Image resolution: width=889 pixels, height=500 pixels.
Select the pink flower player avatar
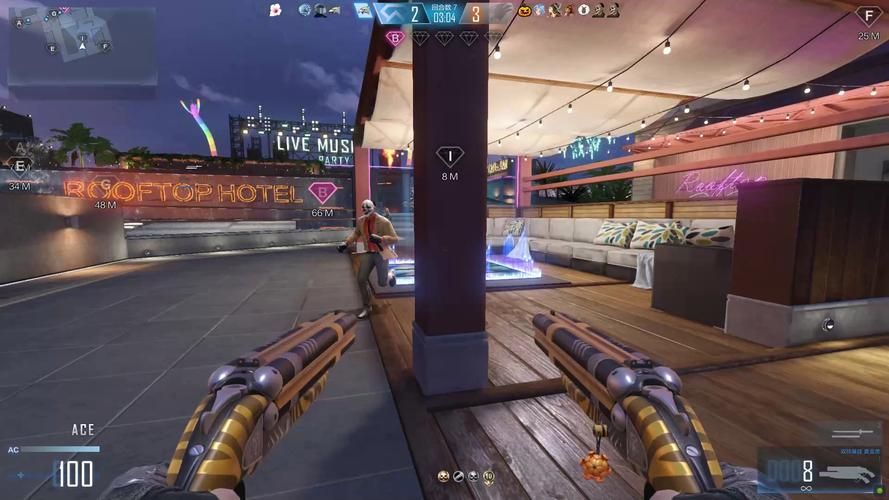point(275,10)
